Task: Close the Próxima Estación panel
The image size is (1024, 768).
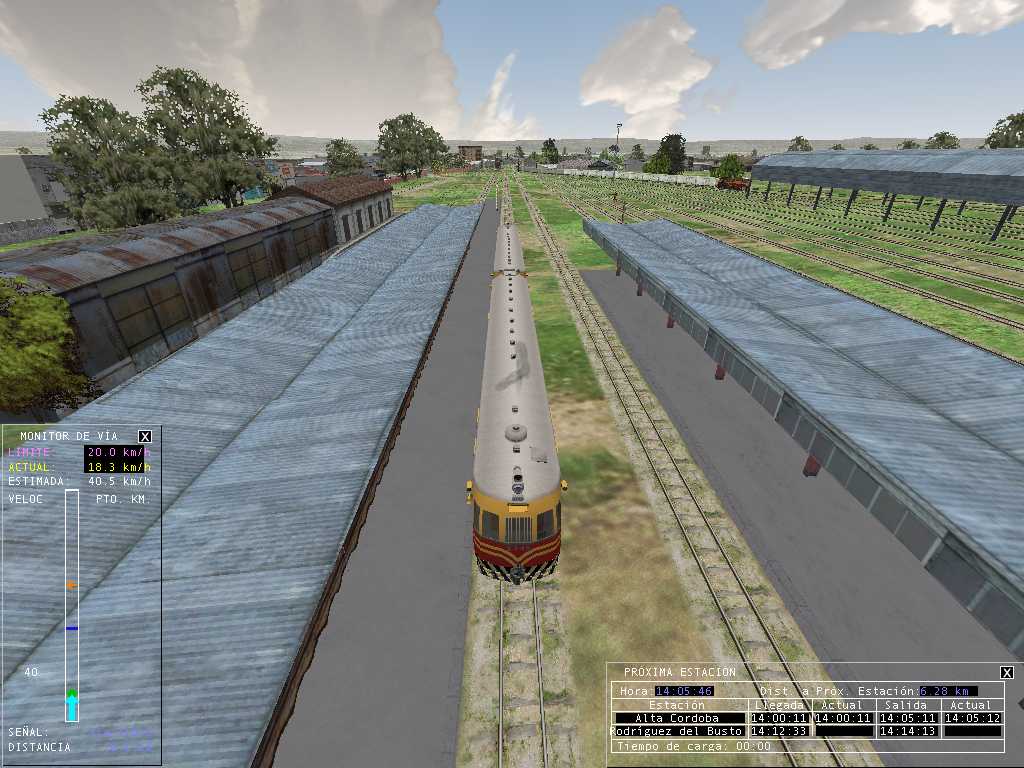Action: click(1007, 673)
